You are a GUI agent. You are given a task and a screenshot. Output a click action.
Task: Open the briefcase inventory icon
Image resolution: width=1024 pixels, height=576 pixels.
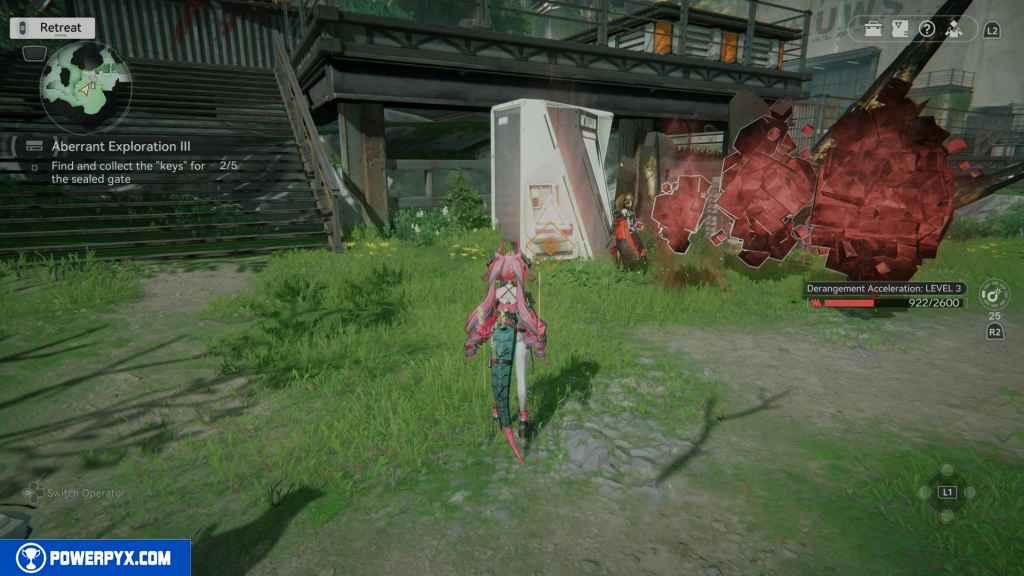click(x=873, y=29)
